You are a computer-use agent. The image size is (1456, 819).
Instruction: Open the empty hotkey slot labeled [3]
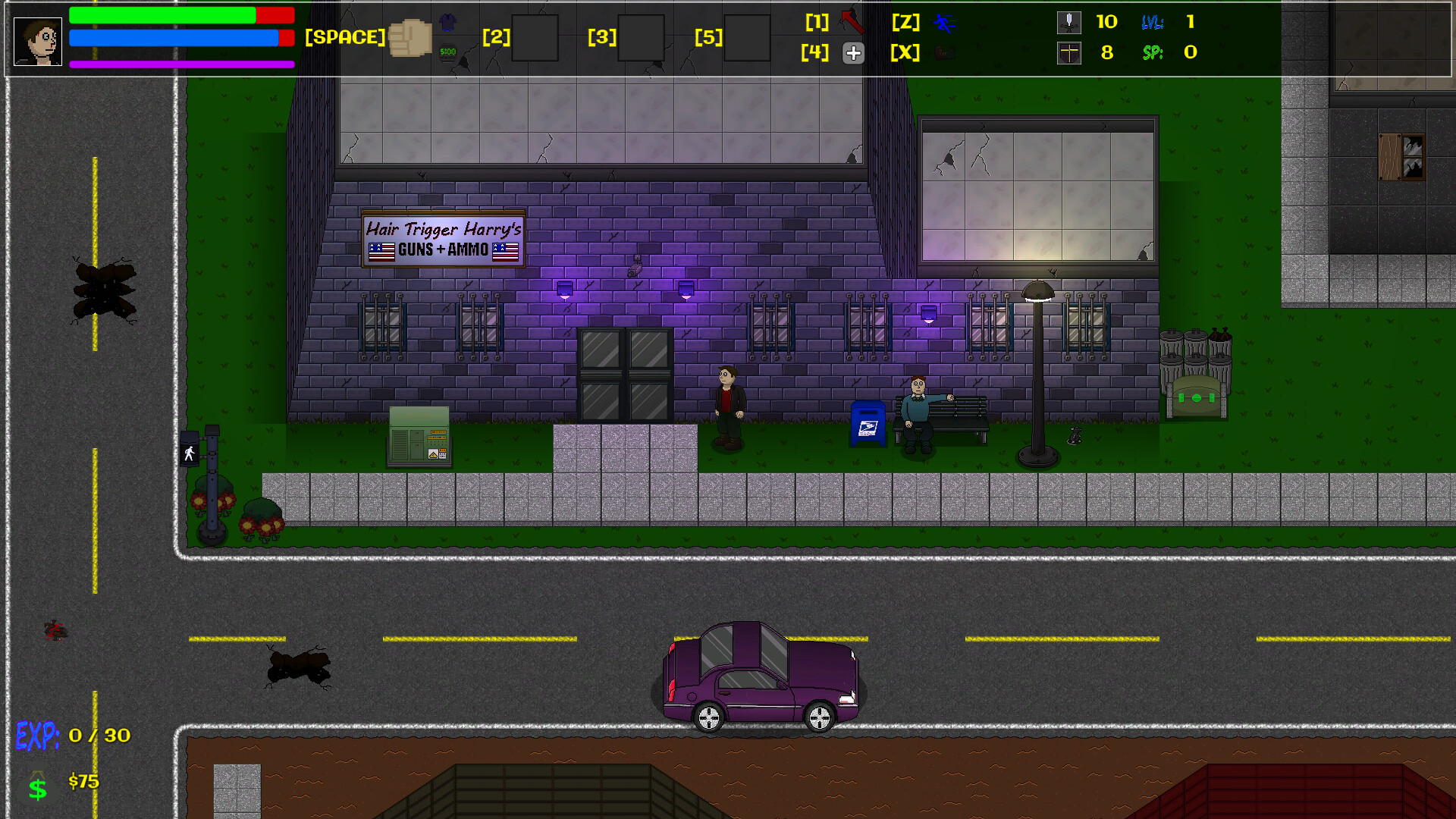pos(642,38)
